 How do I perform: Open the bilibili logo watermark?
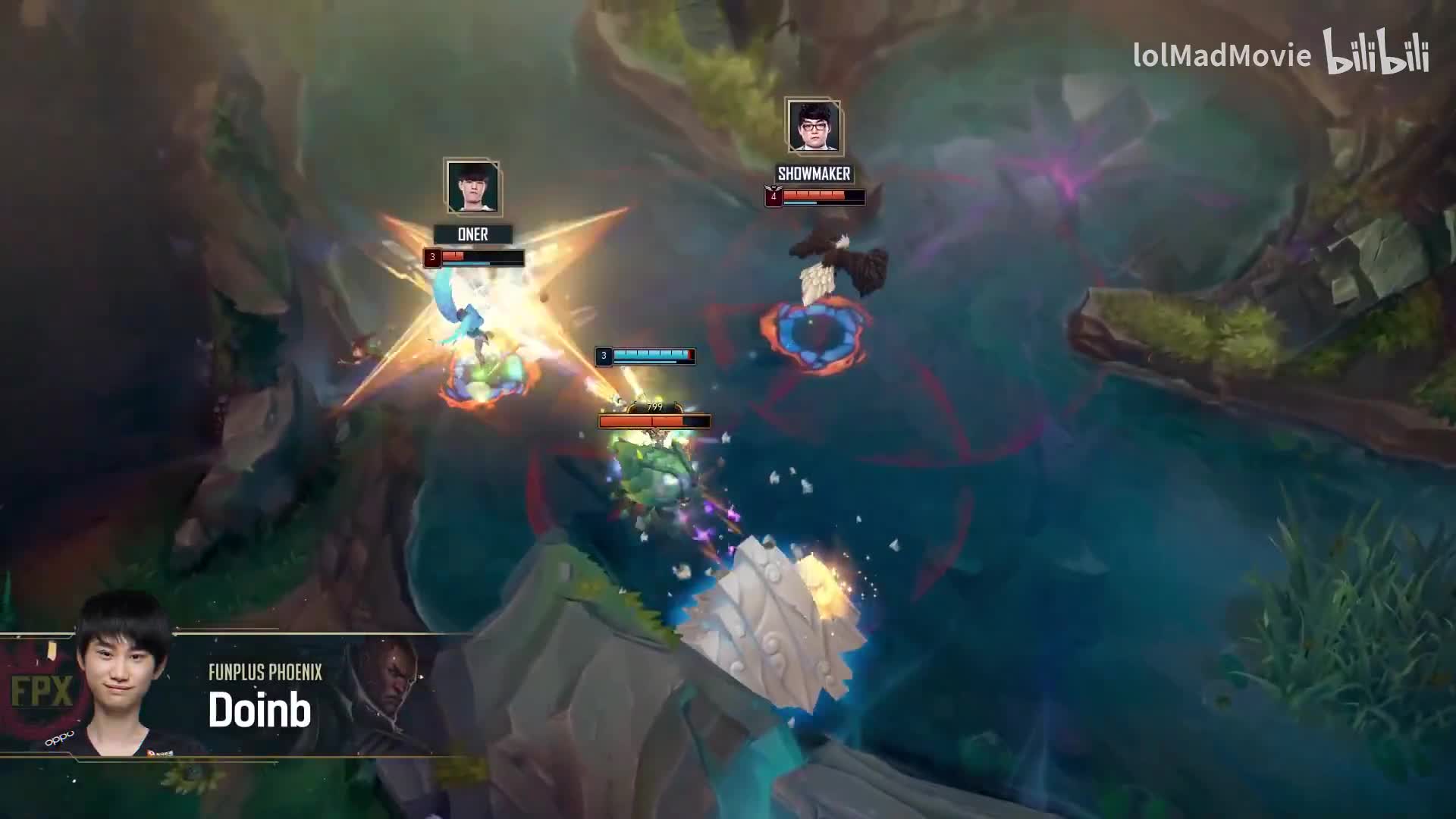click(1376, 53)
